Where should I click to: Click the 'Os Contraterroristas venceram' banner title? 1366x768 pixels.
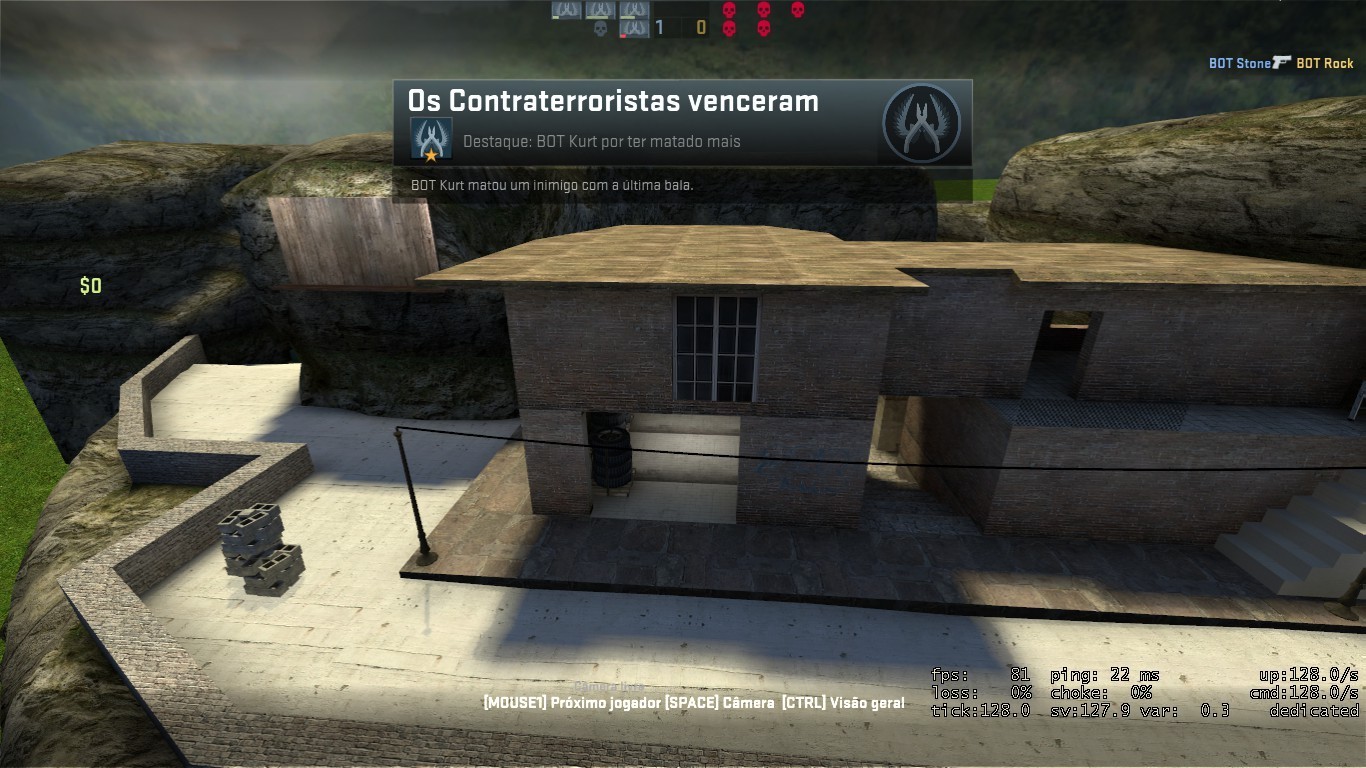pos(612,100)
